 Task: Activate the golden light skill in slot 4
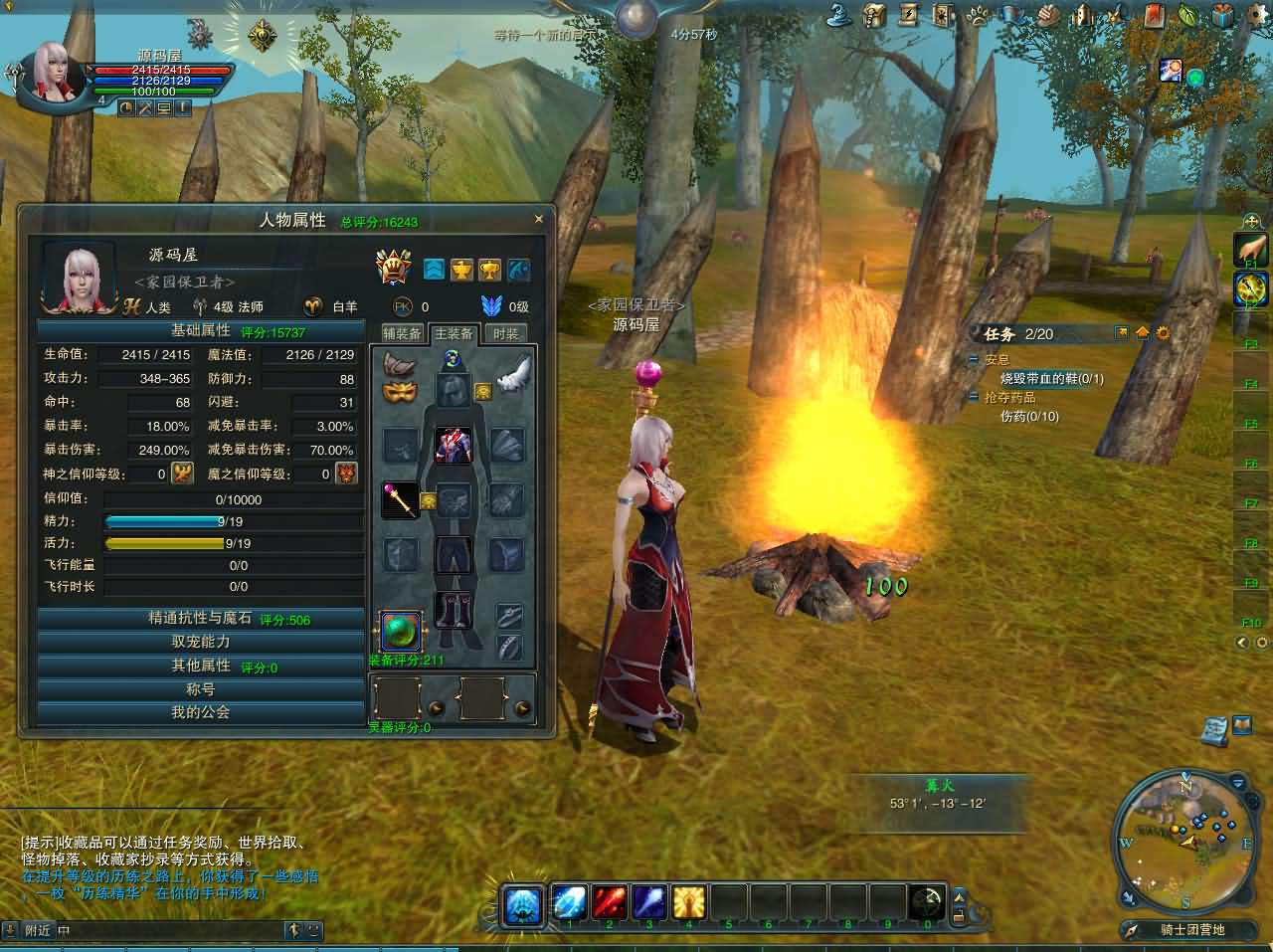pos(688,902)
